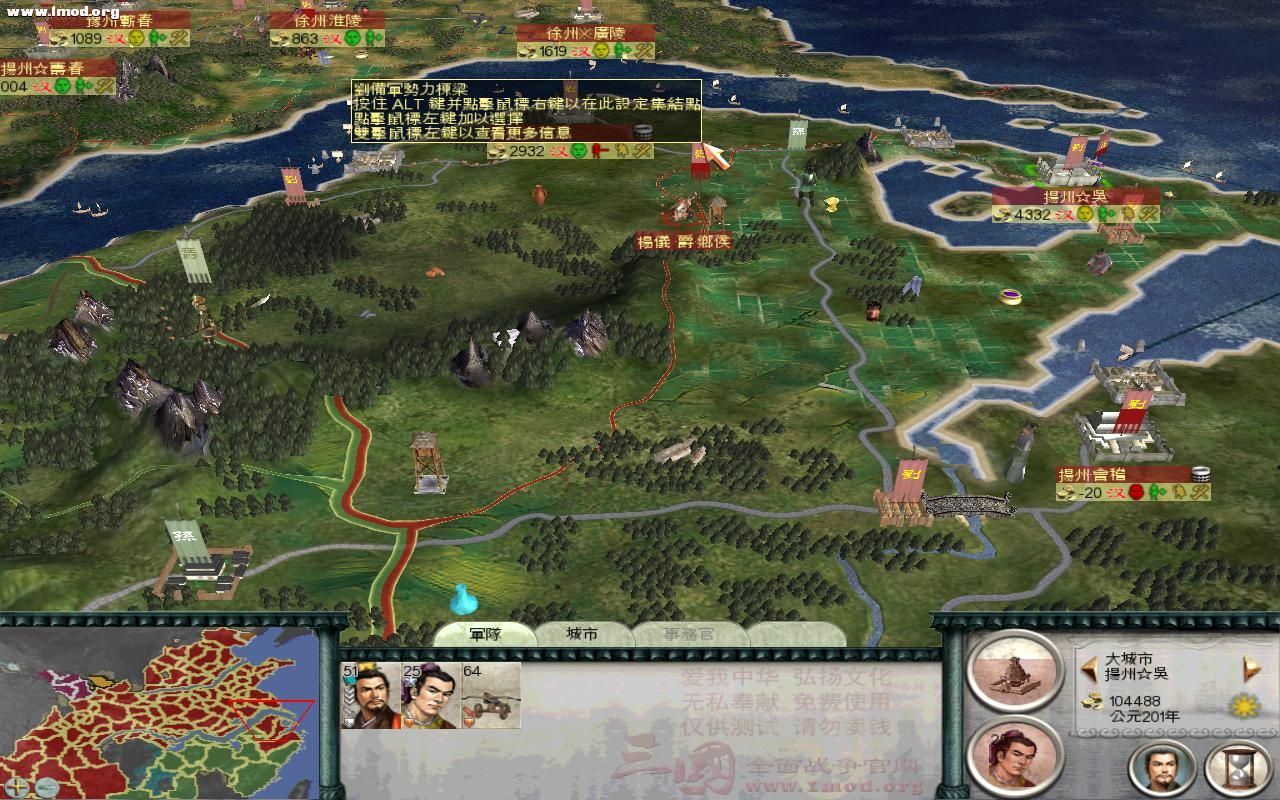Click the circular construction/settlement review icon

[x=1013, y=672]
